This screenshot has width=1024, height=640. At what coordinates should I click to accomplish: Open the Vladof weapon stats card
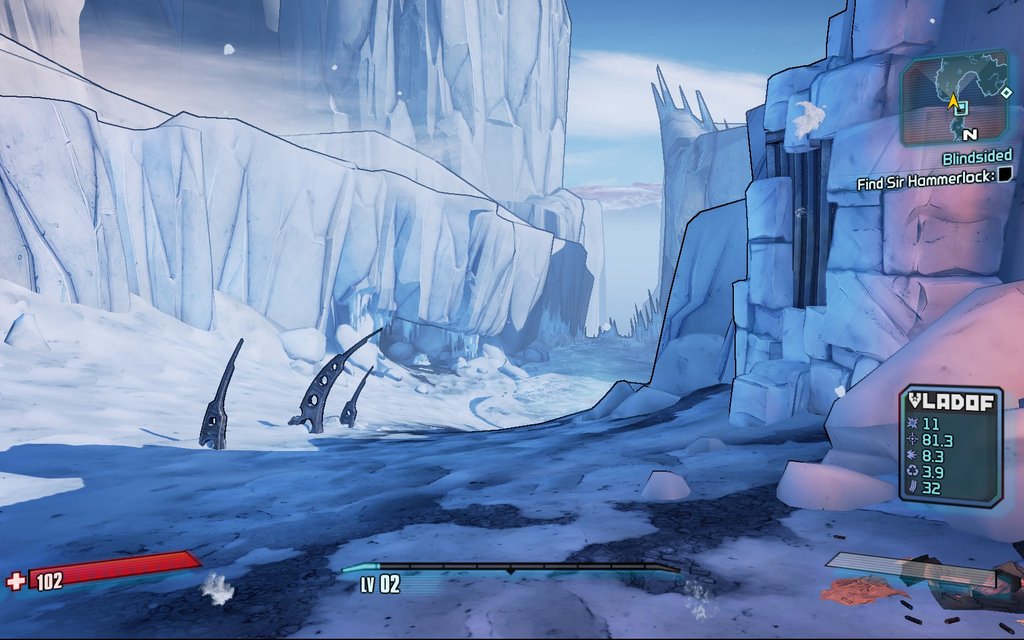pyautogui.click(x=950, y=446)
